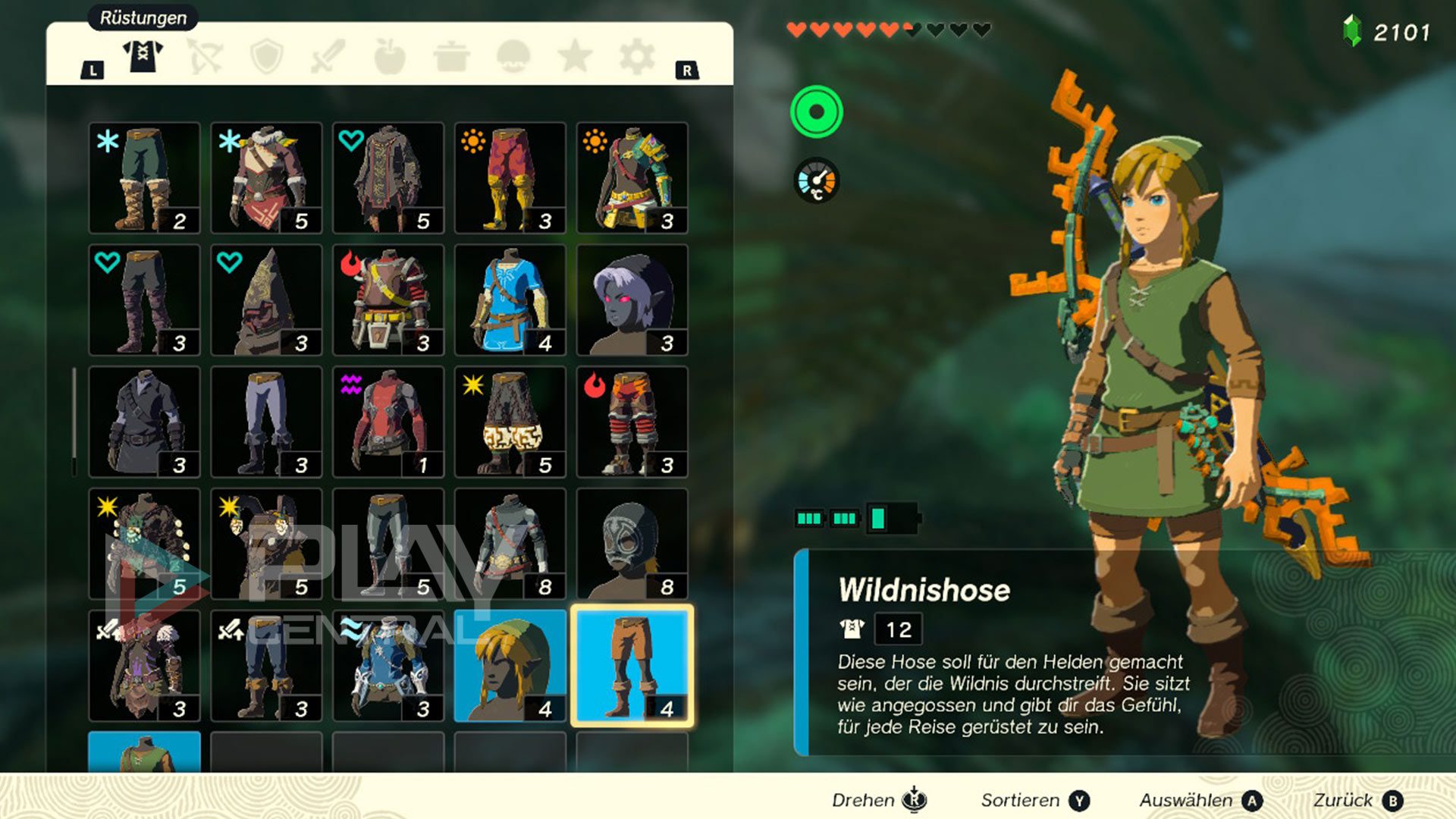The image size is (1456, 819).
Task: Open the key items star tab
Action: [x=575, y=56]
